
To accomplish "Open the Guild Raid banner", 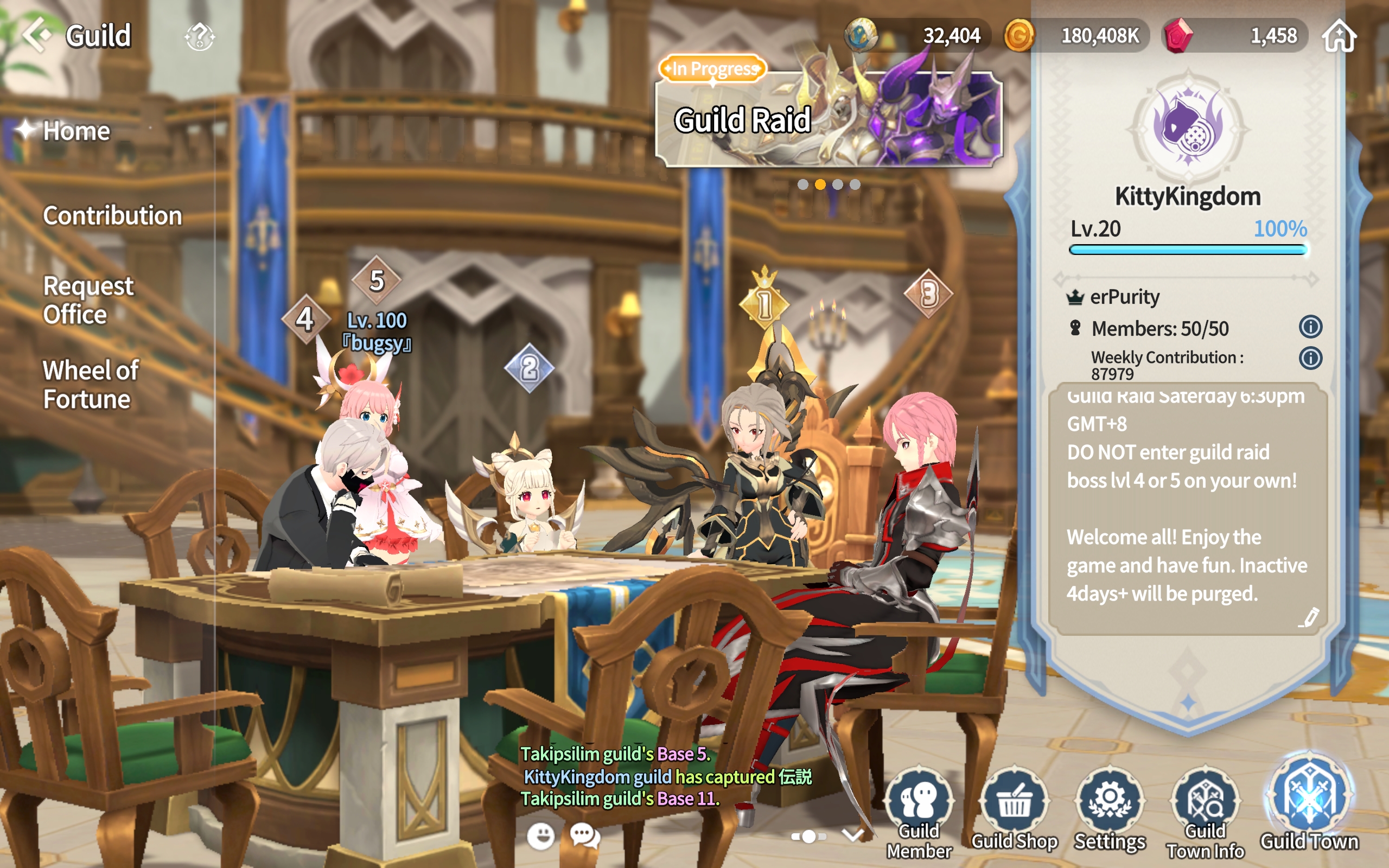I will click(828, 119).
